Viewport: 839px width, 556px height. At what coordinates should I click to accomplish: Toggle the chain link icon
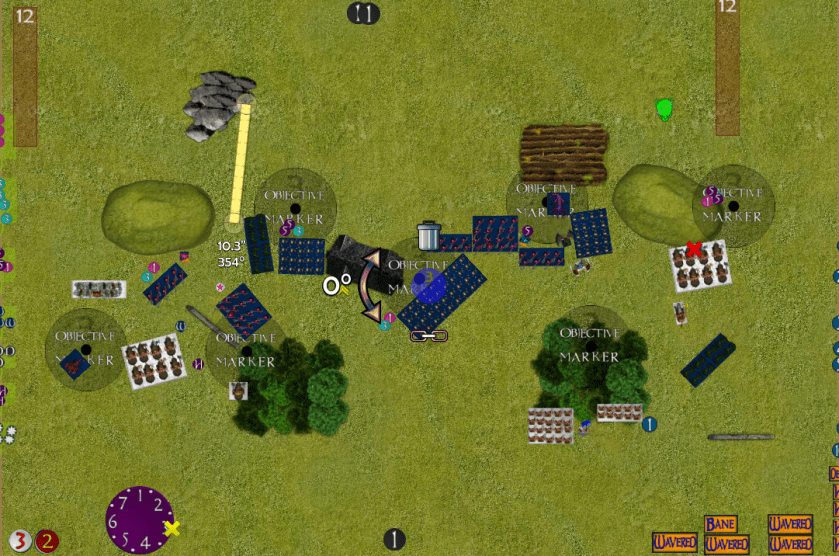coord(427,336)
